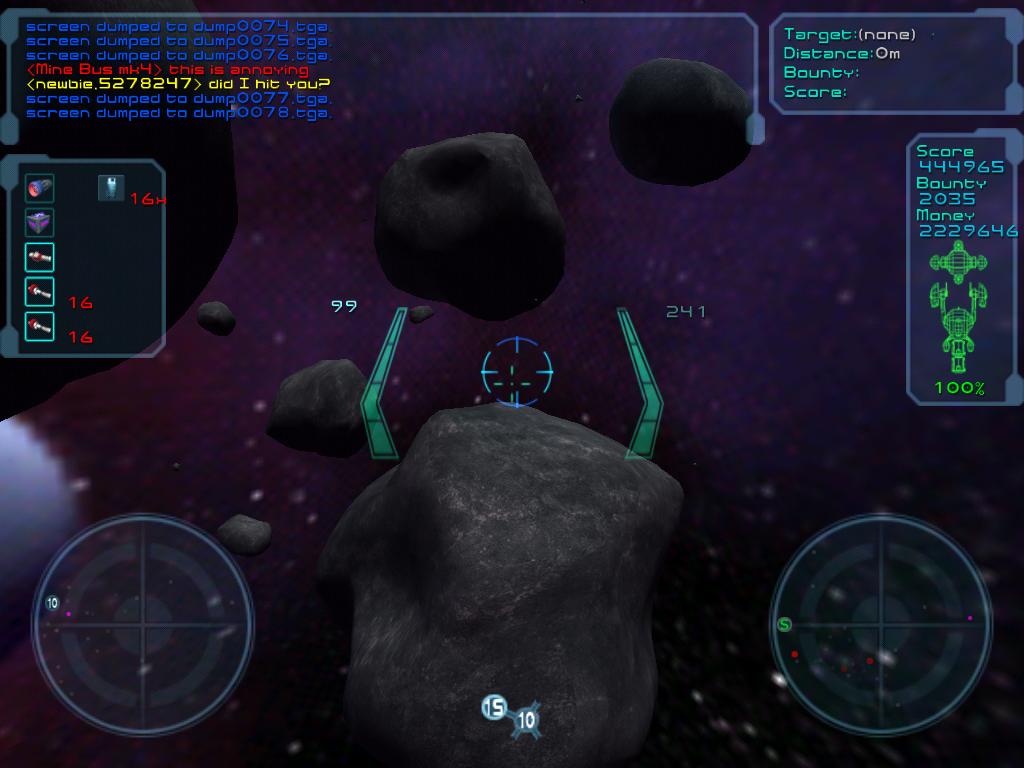The width and height of the screenshot is (1024, 768).
Task: Click the blue cargo canister icon
Action: click(x=111, y=187)
